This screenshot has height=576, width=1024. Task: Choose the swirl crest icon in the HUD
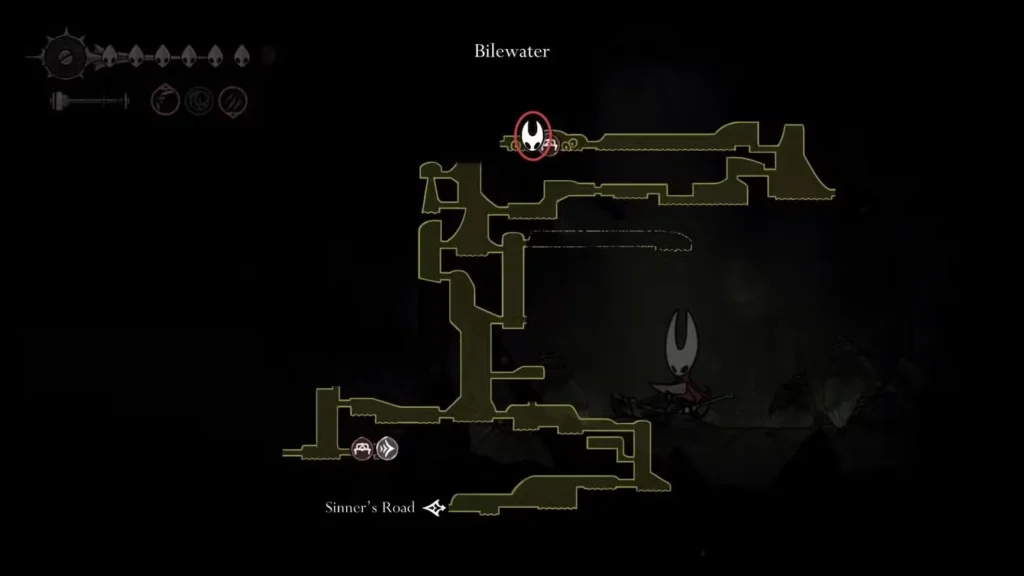coord(199,100)
